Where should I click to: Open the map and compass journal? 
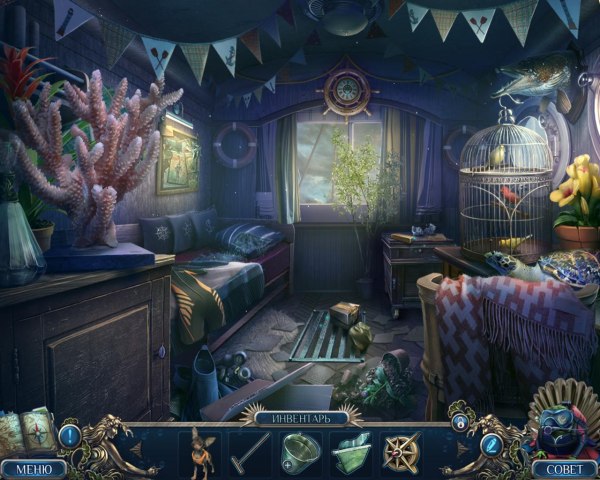click(27, 426)
